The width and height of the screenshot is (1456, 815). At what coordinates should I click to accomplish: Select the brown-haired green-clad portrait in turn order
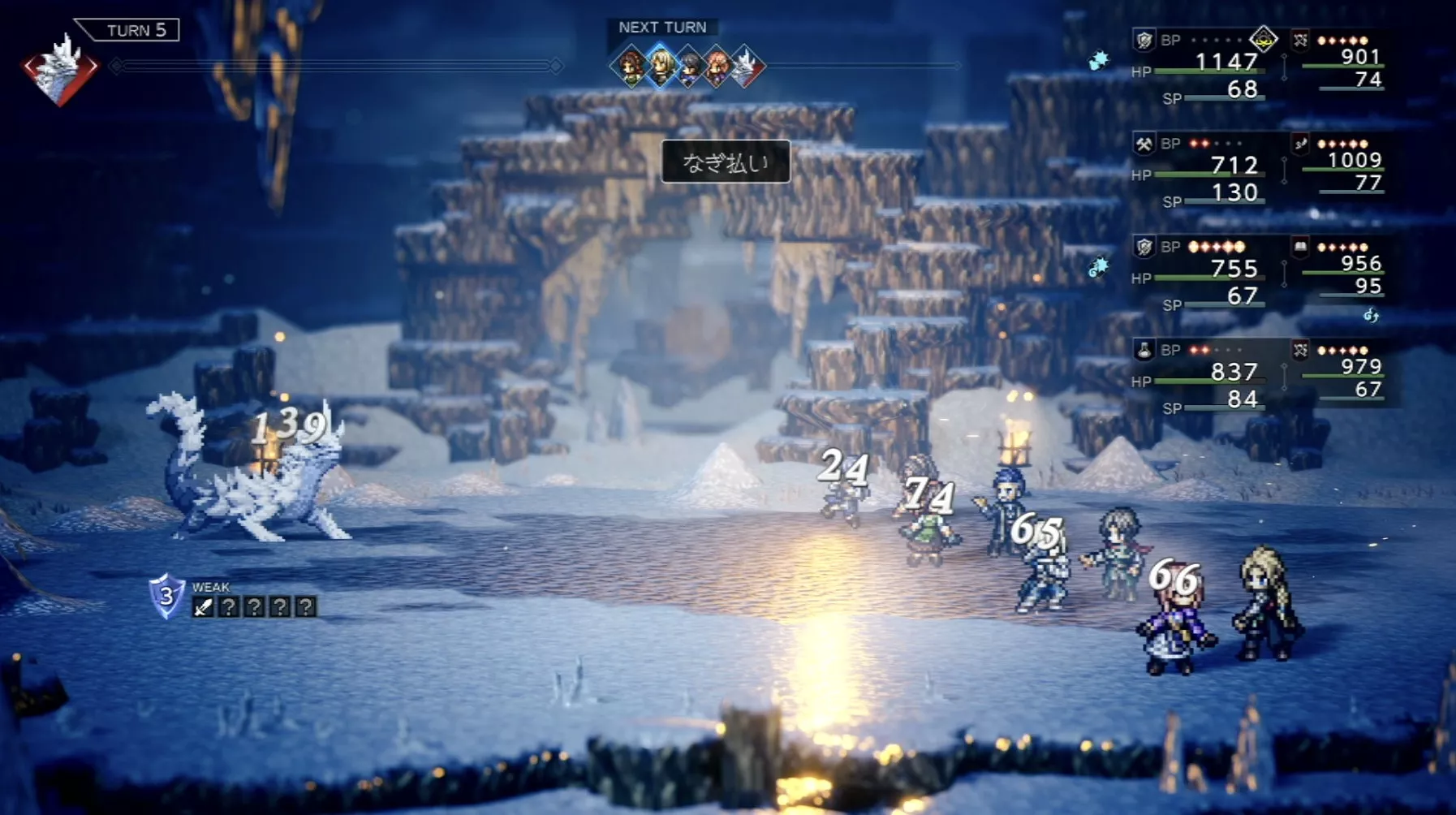(631, 67)
